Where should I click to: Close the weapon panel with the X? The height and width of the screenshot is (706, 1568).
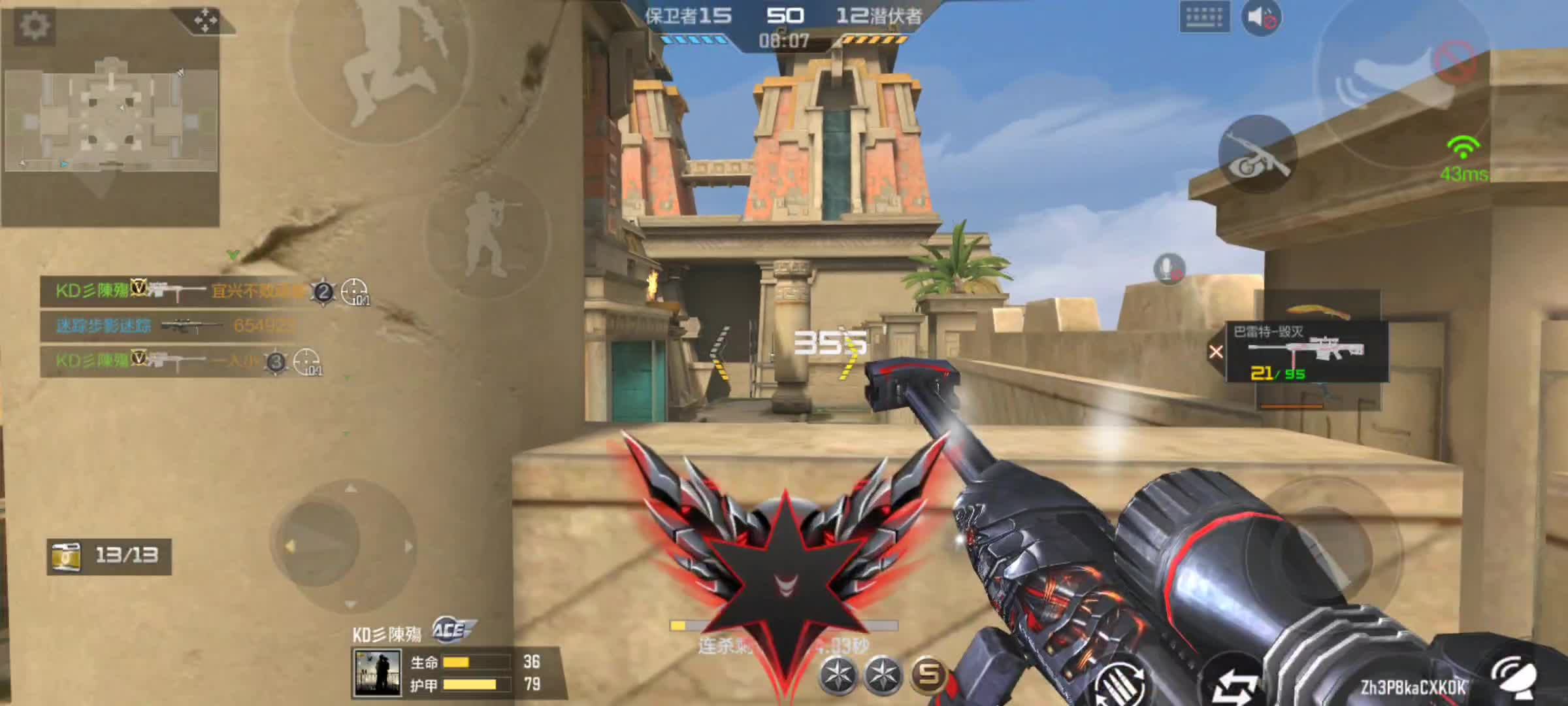pos(1216,352)
